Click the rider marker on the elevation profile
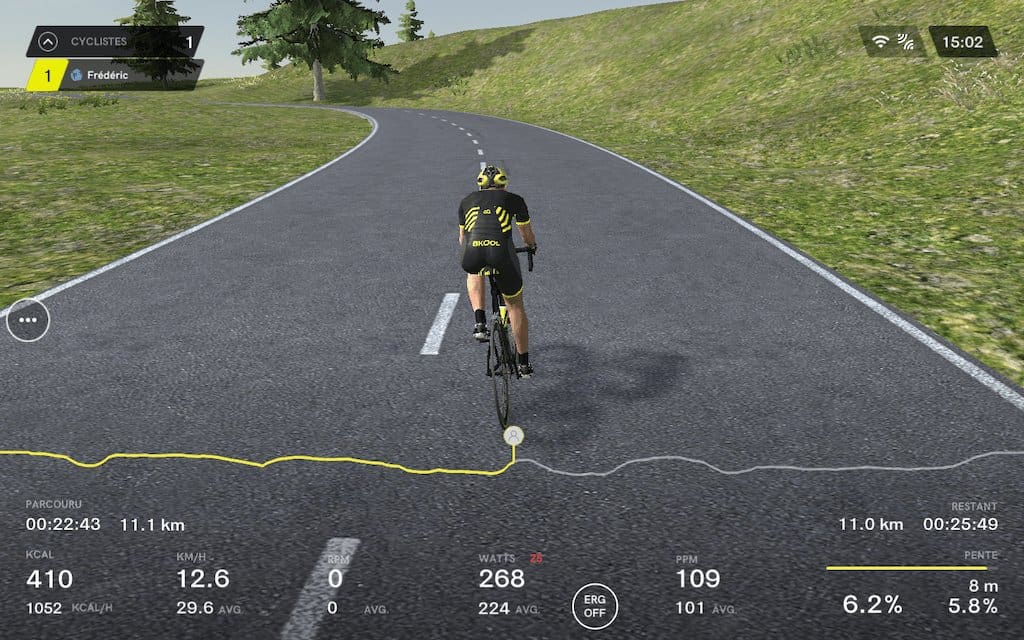 click(x=513, y=436)
